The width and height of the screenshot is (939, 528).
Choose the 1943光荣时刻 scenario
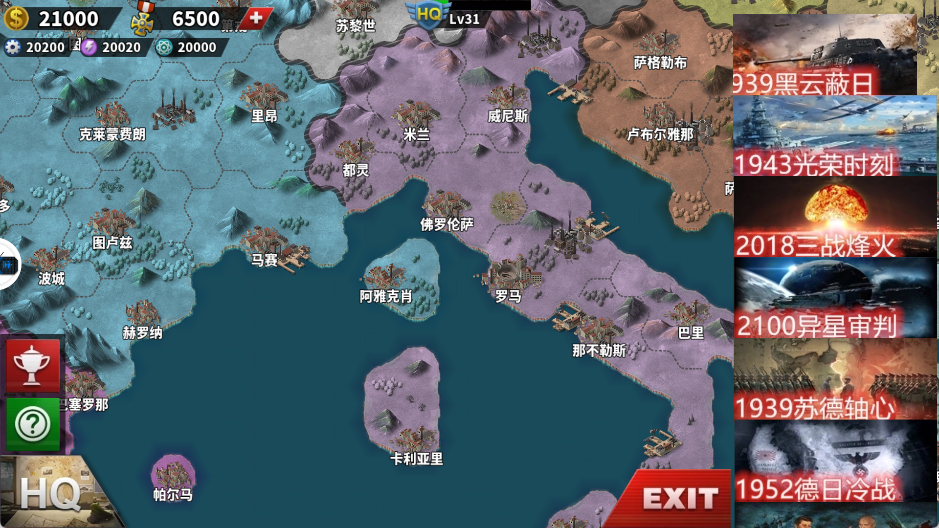tap(834, 136)
